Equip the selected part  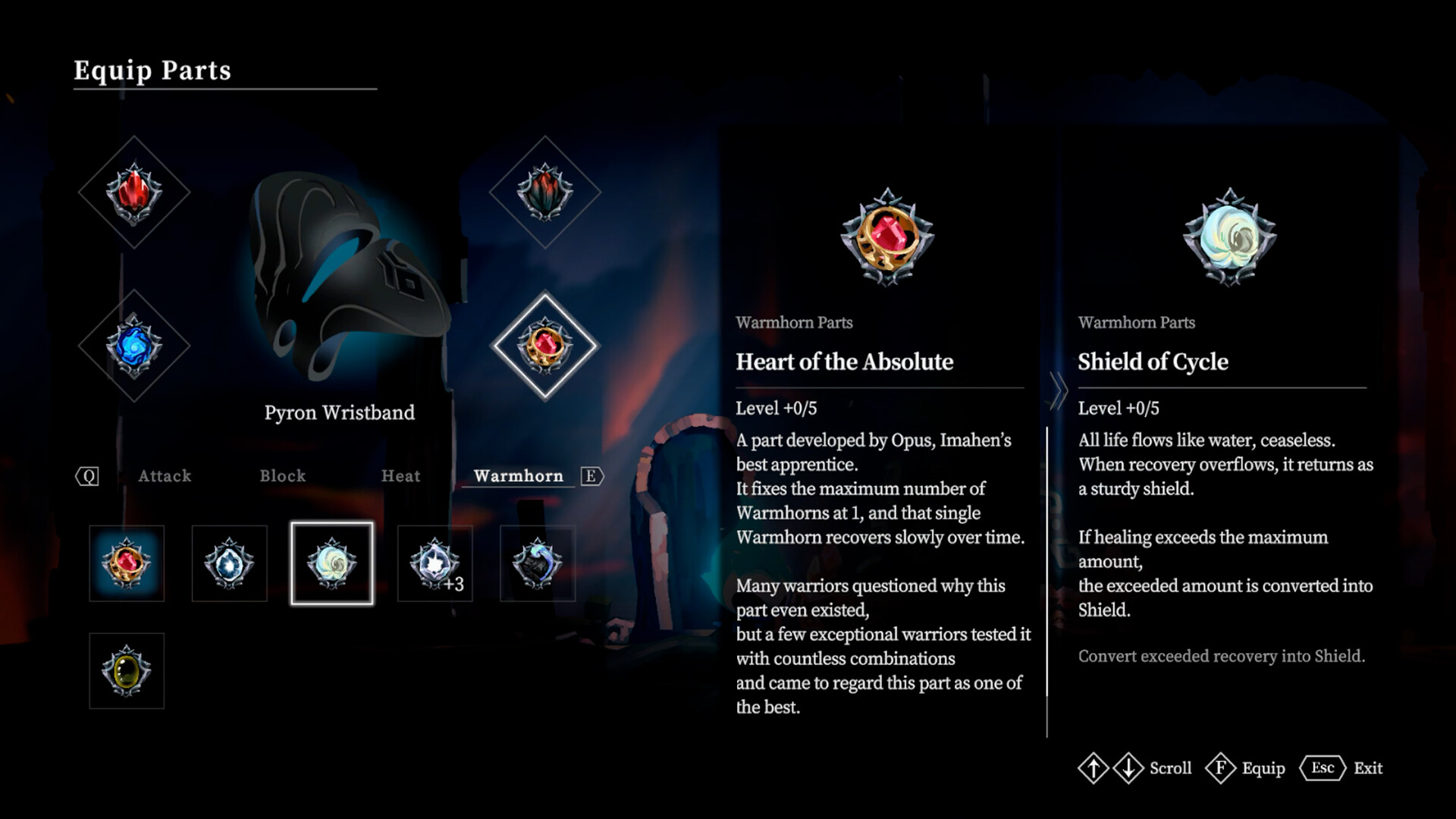pos(1246,768)
